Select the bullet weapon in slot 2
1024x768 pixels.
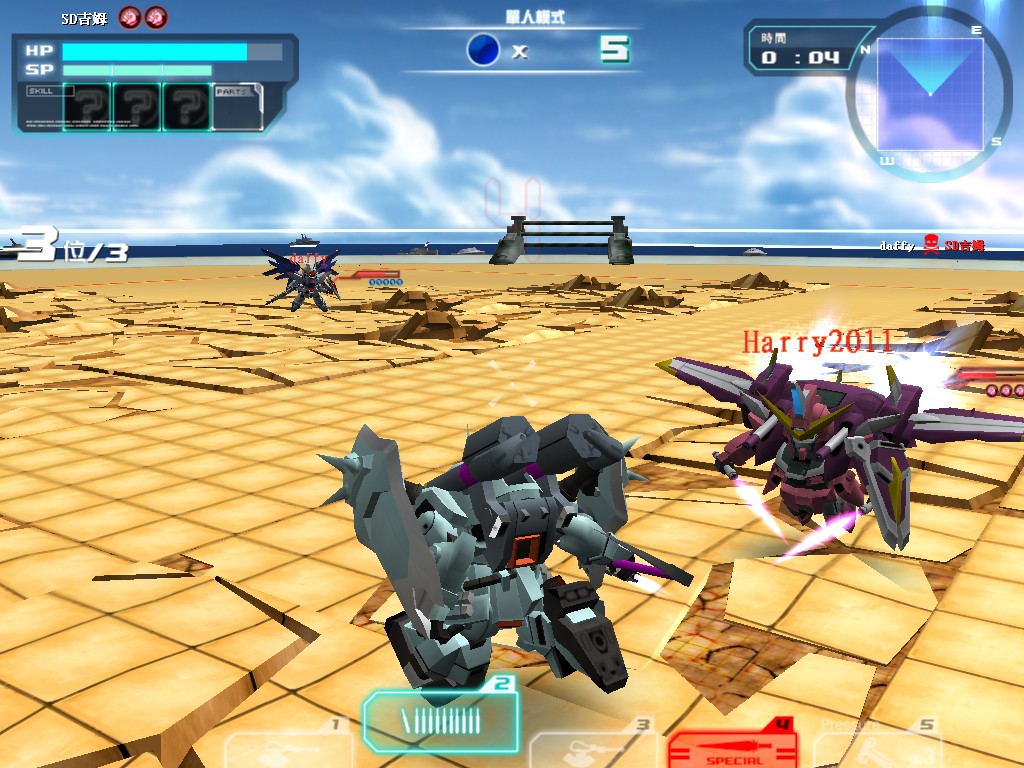(x=440, y=720)
